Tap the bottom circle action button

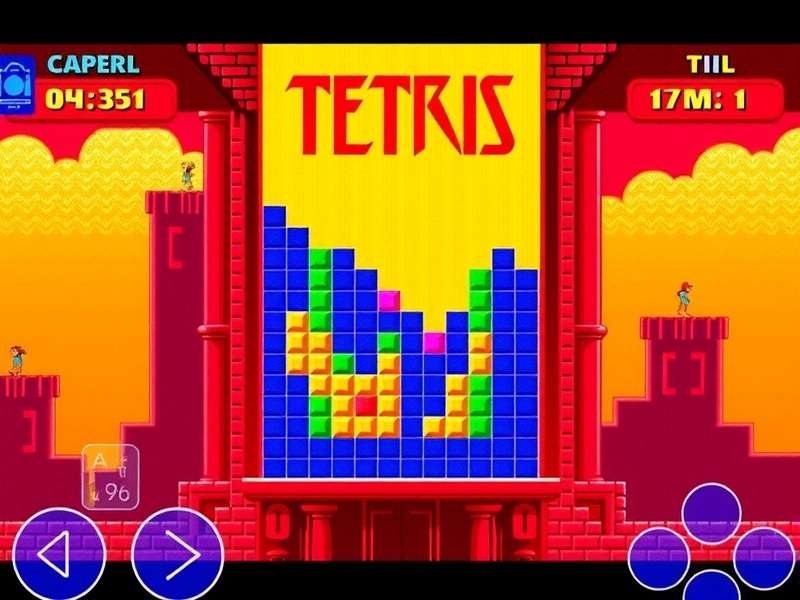pos(711,588)
